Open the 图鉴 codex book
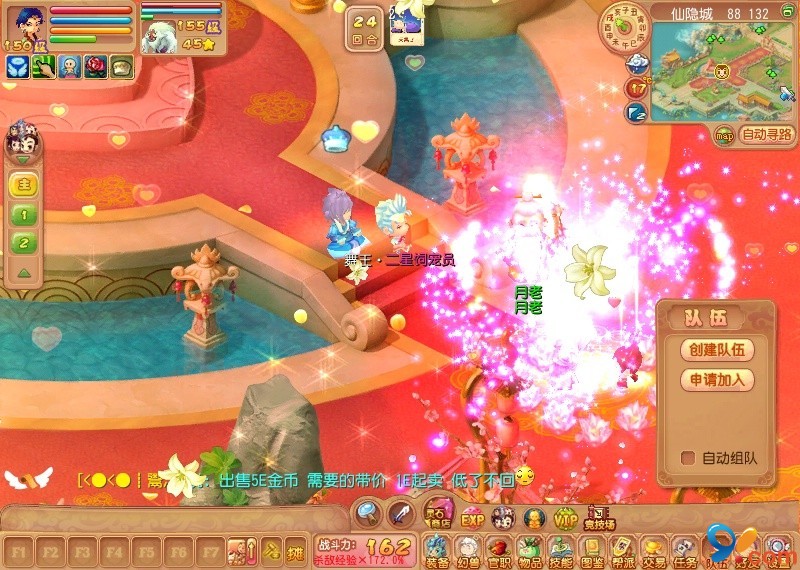 pyautogui.click(x=592, y=549)
